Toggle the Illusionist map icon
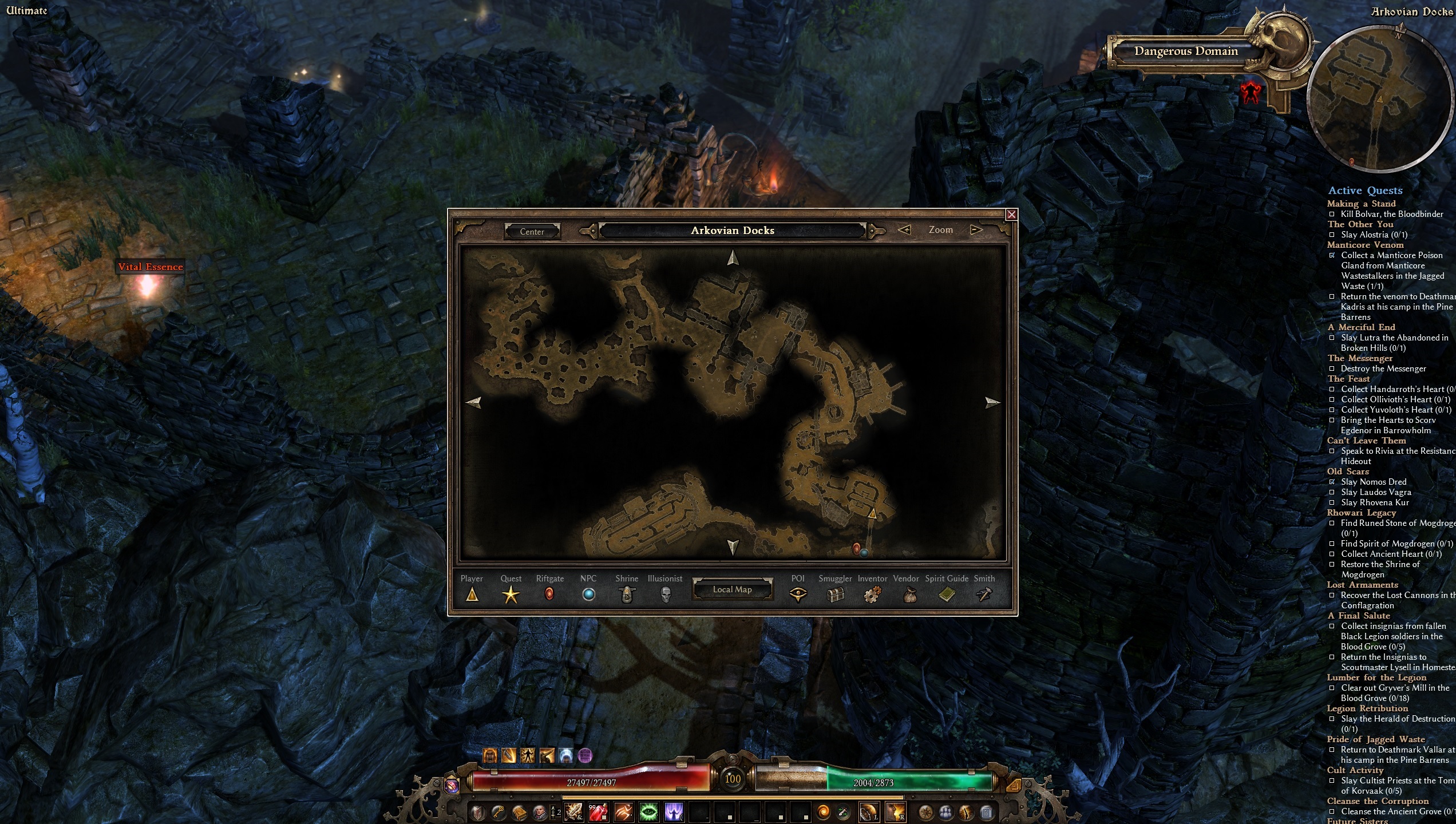Viewport: 1456px width, 824px height. [665, 595]
